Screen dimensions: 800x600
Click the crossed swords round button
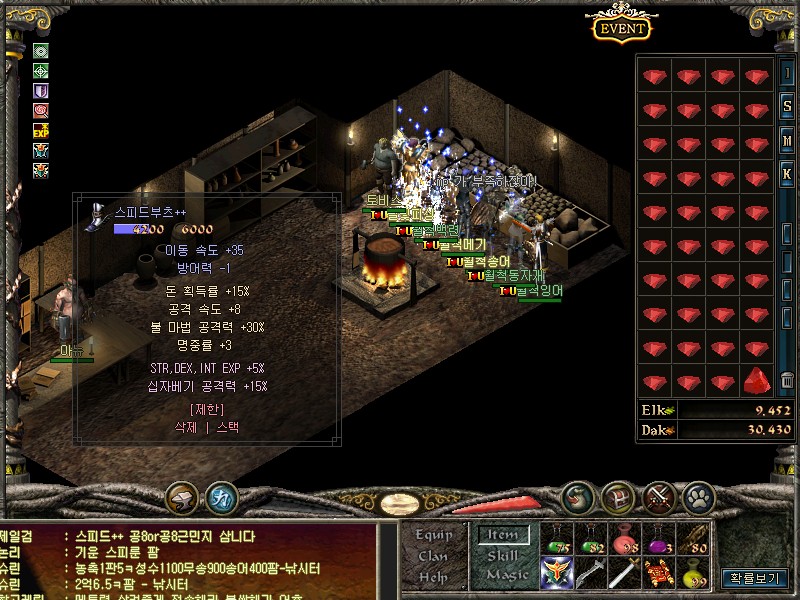click(x=661, y=496)
